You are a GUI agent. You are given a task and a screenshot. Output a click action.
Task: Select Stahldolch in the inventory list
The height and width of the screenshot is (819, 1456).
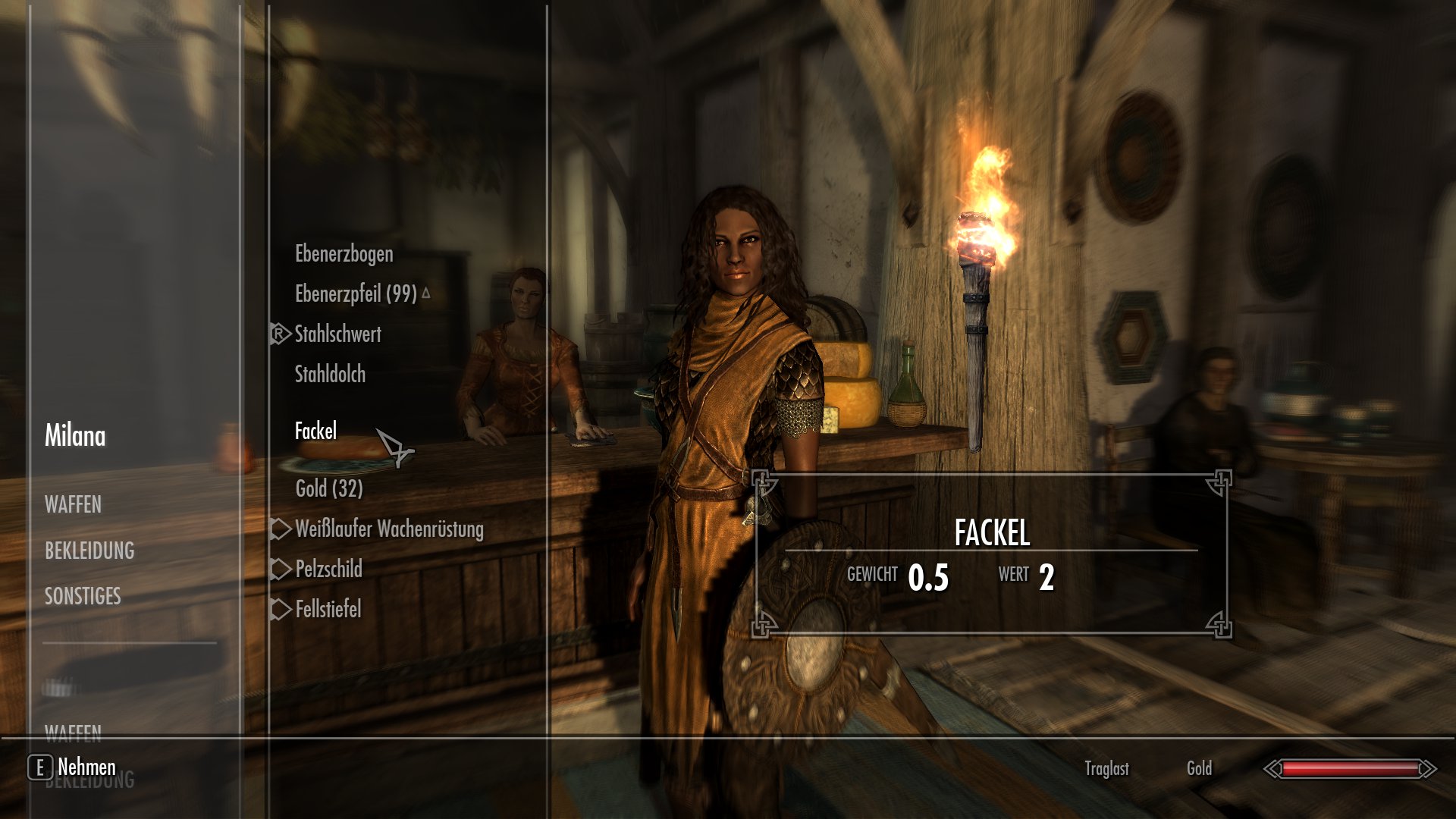330,374
